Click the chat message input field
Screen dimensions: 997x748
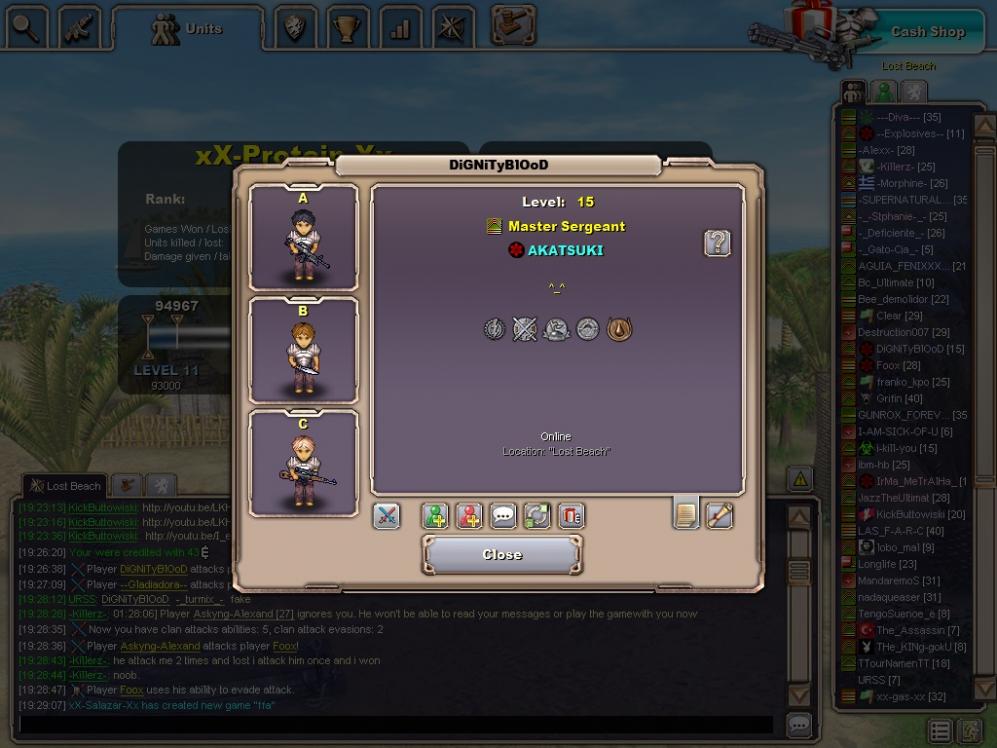tap(395, 724)
